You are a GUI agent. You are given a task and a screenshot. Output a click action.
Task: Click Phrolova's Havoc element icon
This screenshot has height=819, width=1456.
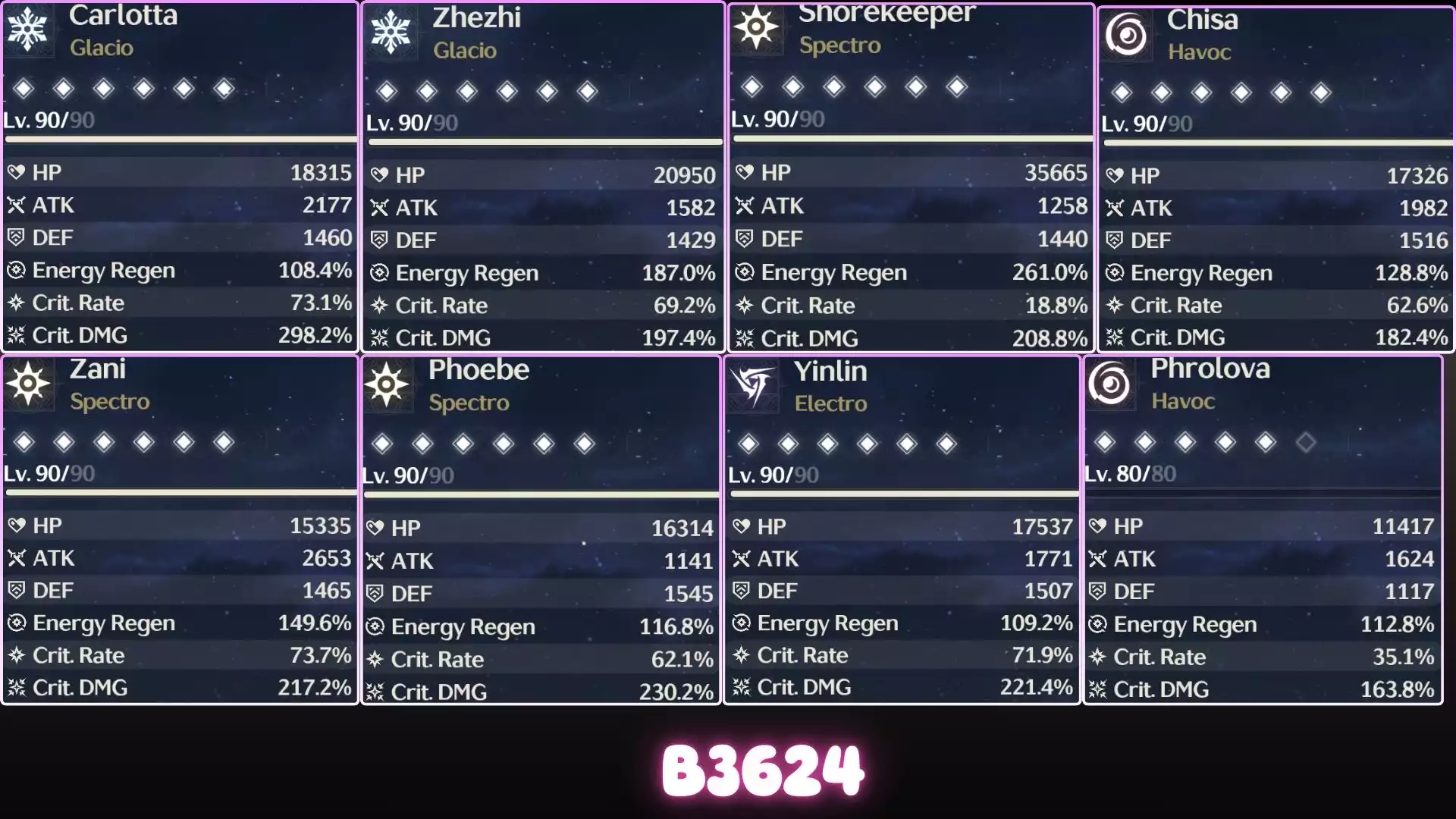[1111, 384]
